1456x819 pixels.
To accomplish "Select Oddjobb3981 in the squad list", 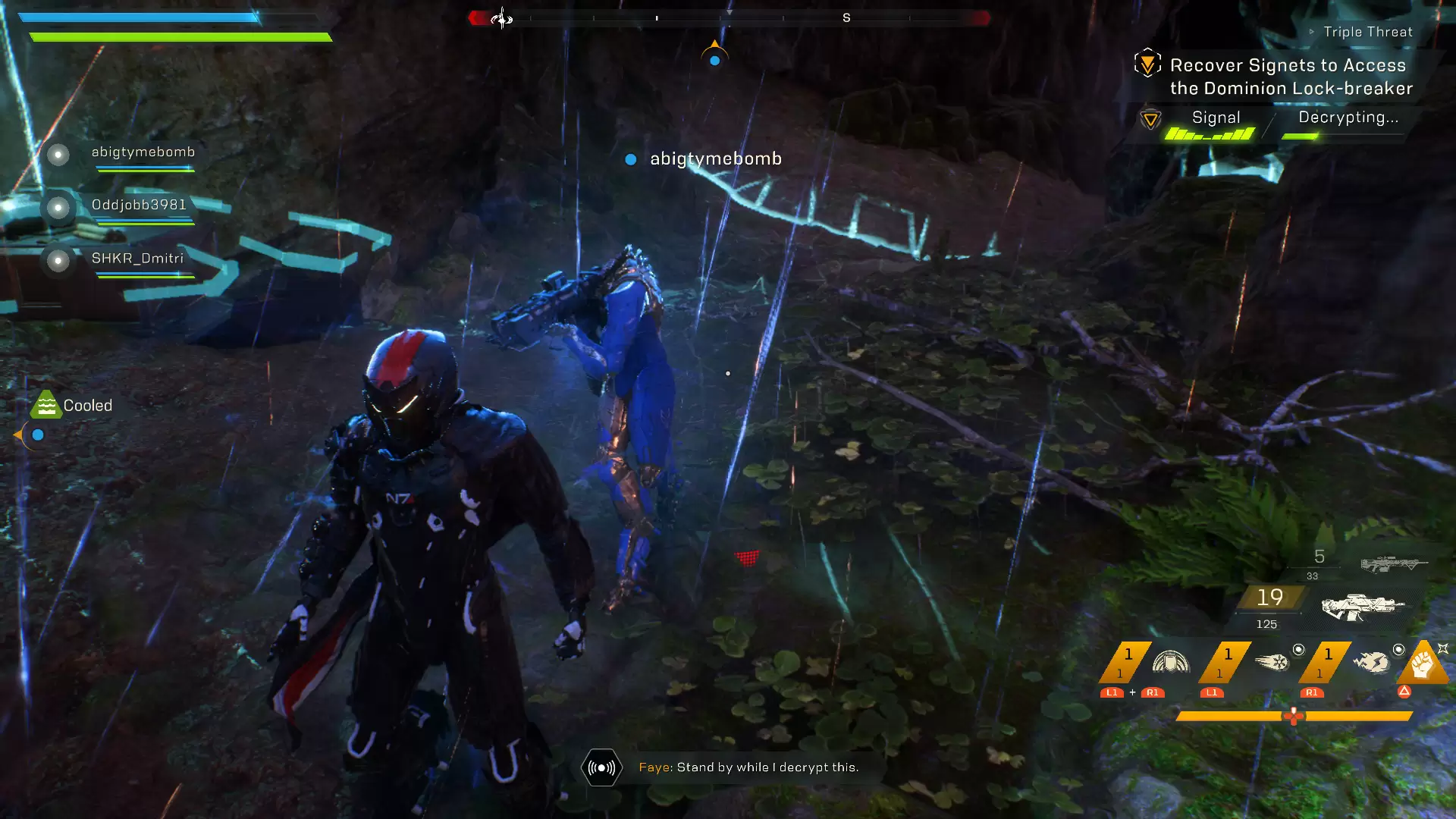I will tap(138, 206).
